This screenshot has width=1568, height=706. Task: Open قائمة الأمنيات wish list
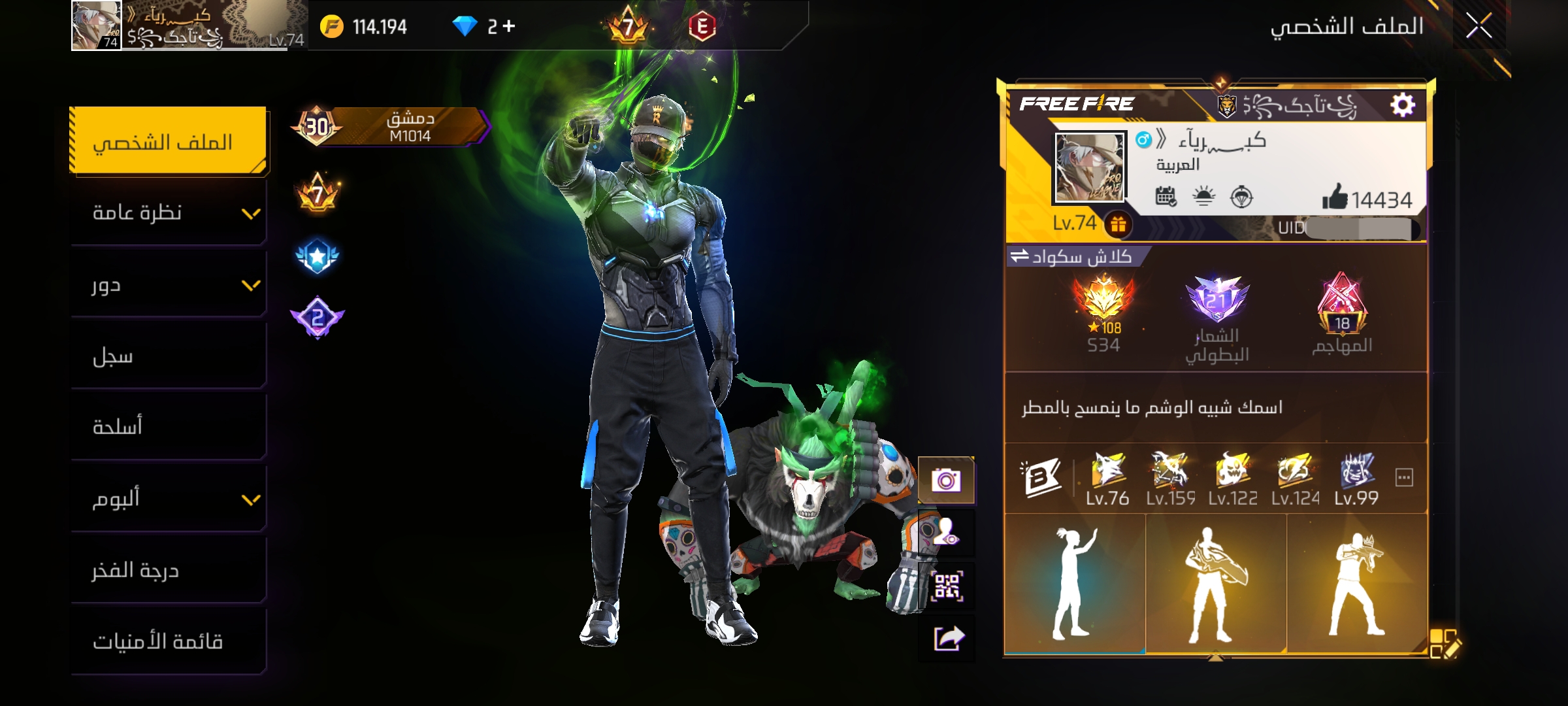168,642
